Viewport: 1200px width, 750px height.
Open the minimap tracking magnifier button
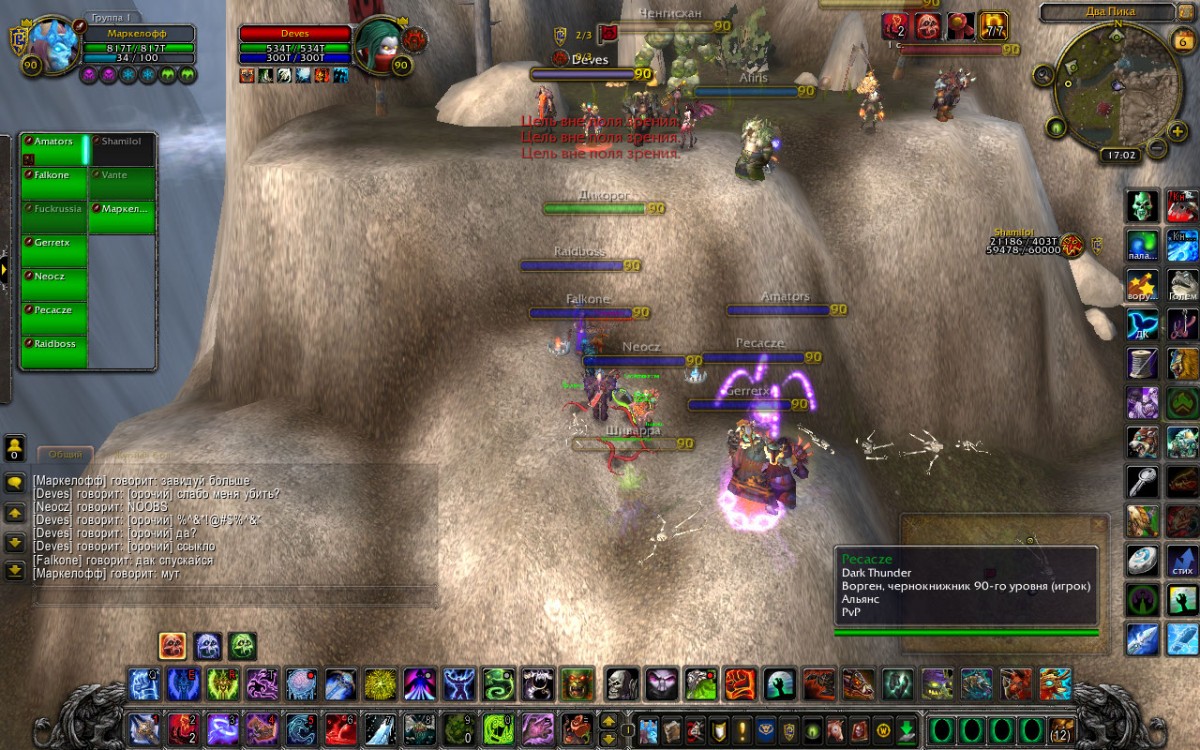pos(1044,74)
